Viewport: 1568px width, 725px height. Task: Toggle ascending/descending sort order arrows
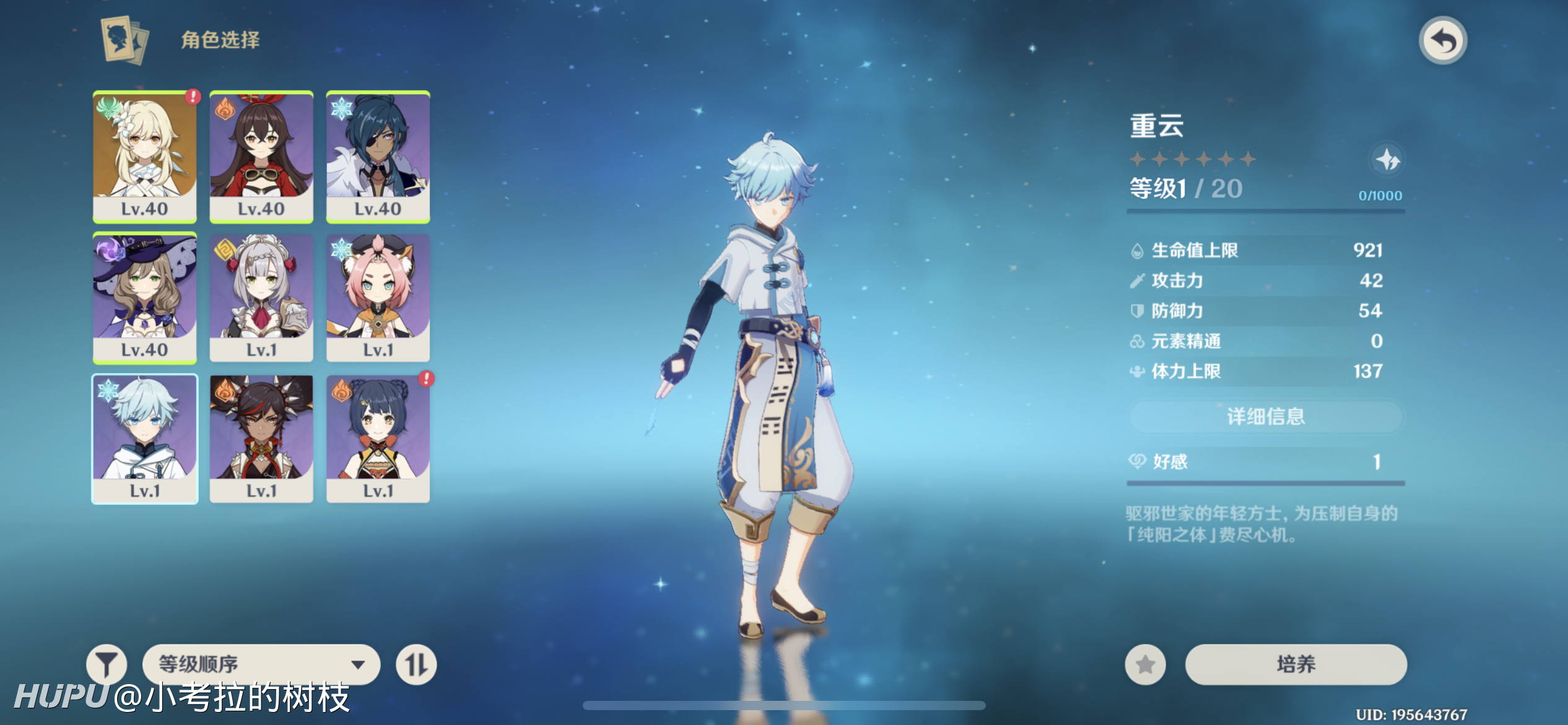416,664
